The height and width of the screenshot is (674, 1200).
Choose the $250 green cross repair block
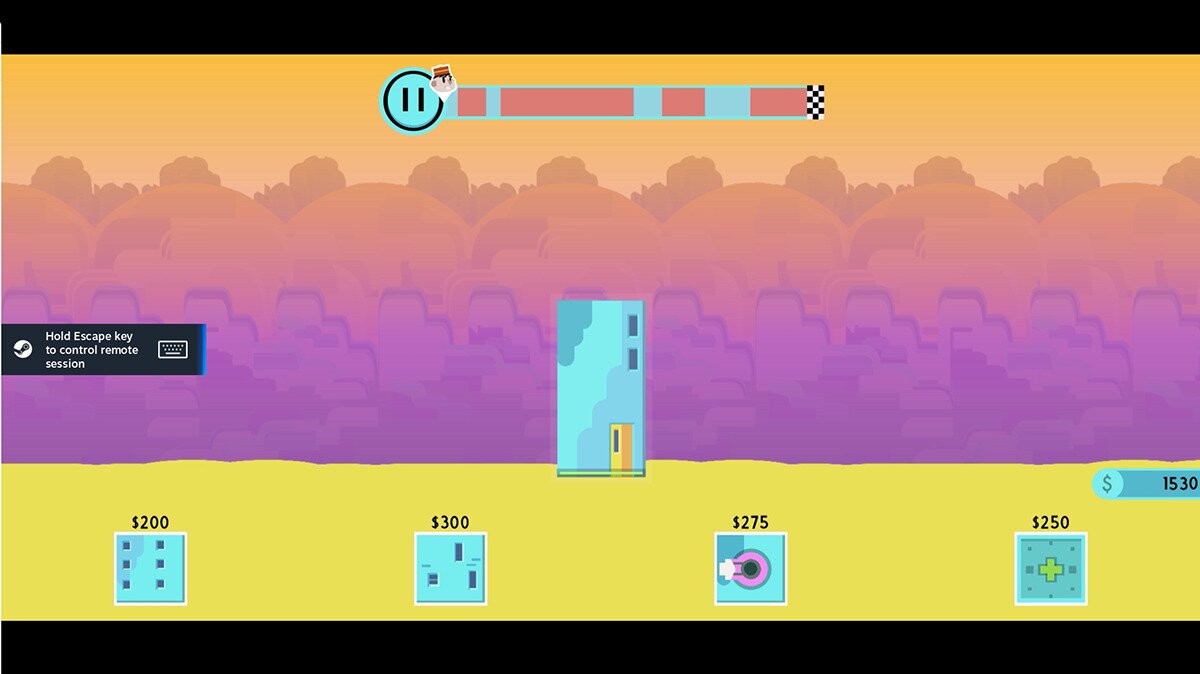click(x=1050, y=568)
